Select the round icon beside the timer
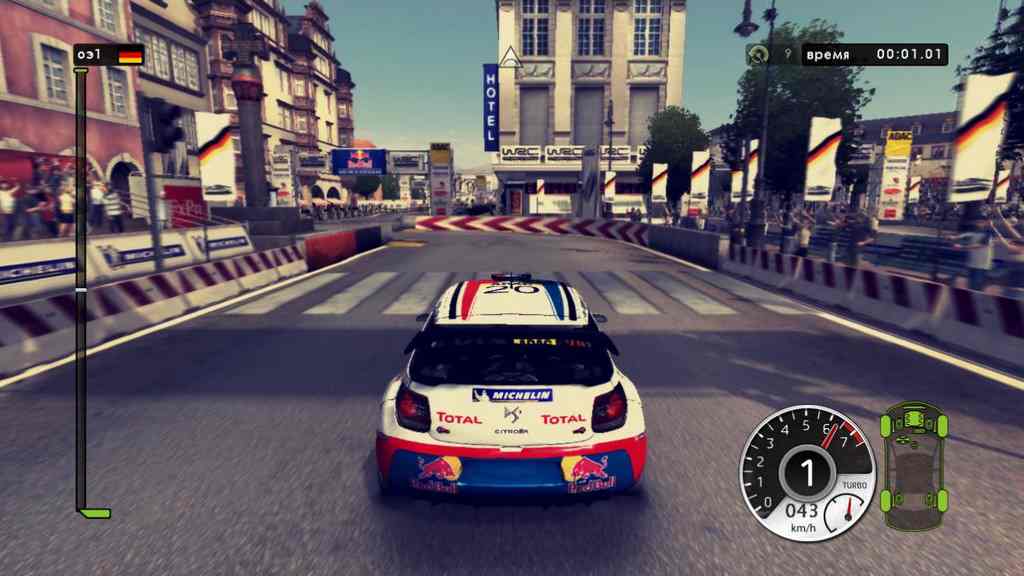The height and width of the screenshot is (576, 1024). click(x=758, y=54)
